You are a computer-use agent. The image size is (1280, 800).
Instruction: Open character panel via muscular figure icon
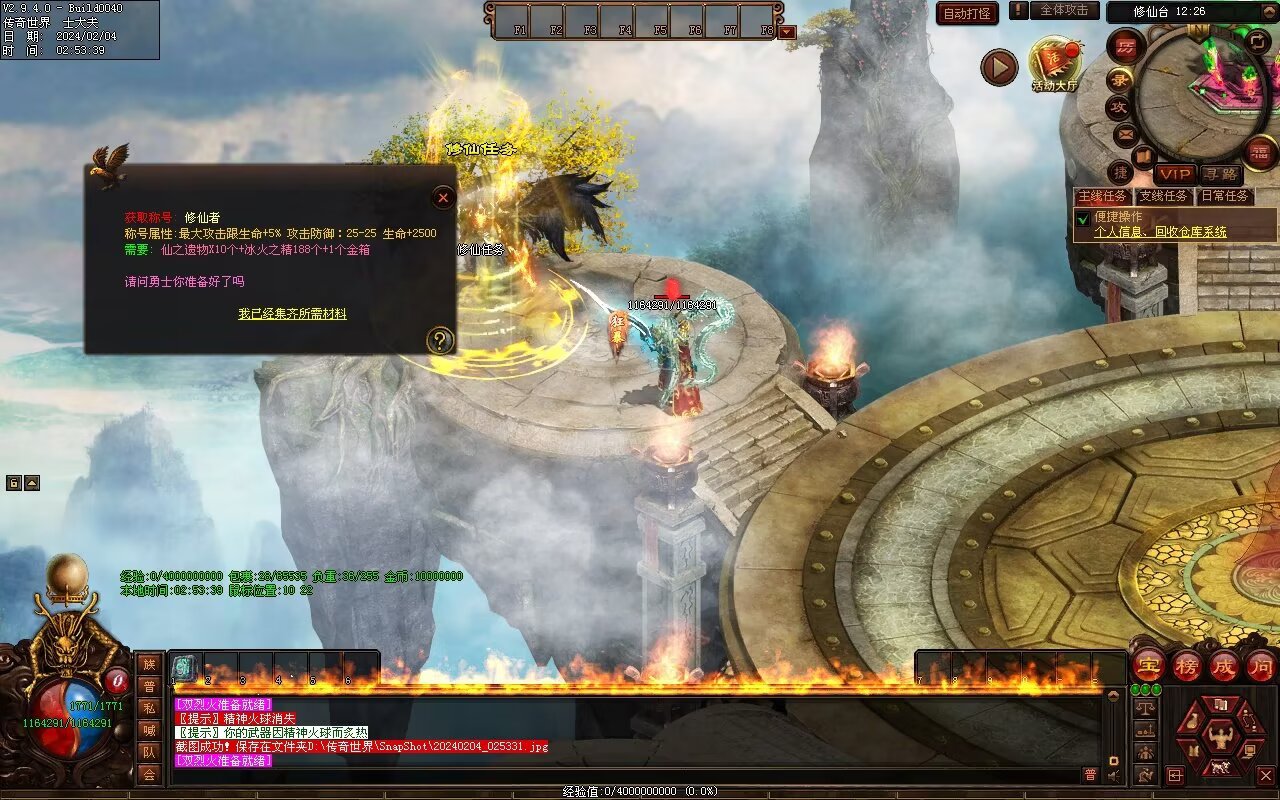1220,738
